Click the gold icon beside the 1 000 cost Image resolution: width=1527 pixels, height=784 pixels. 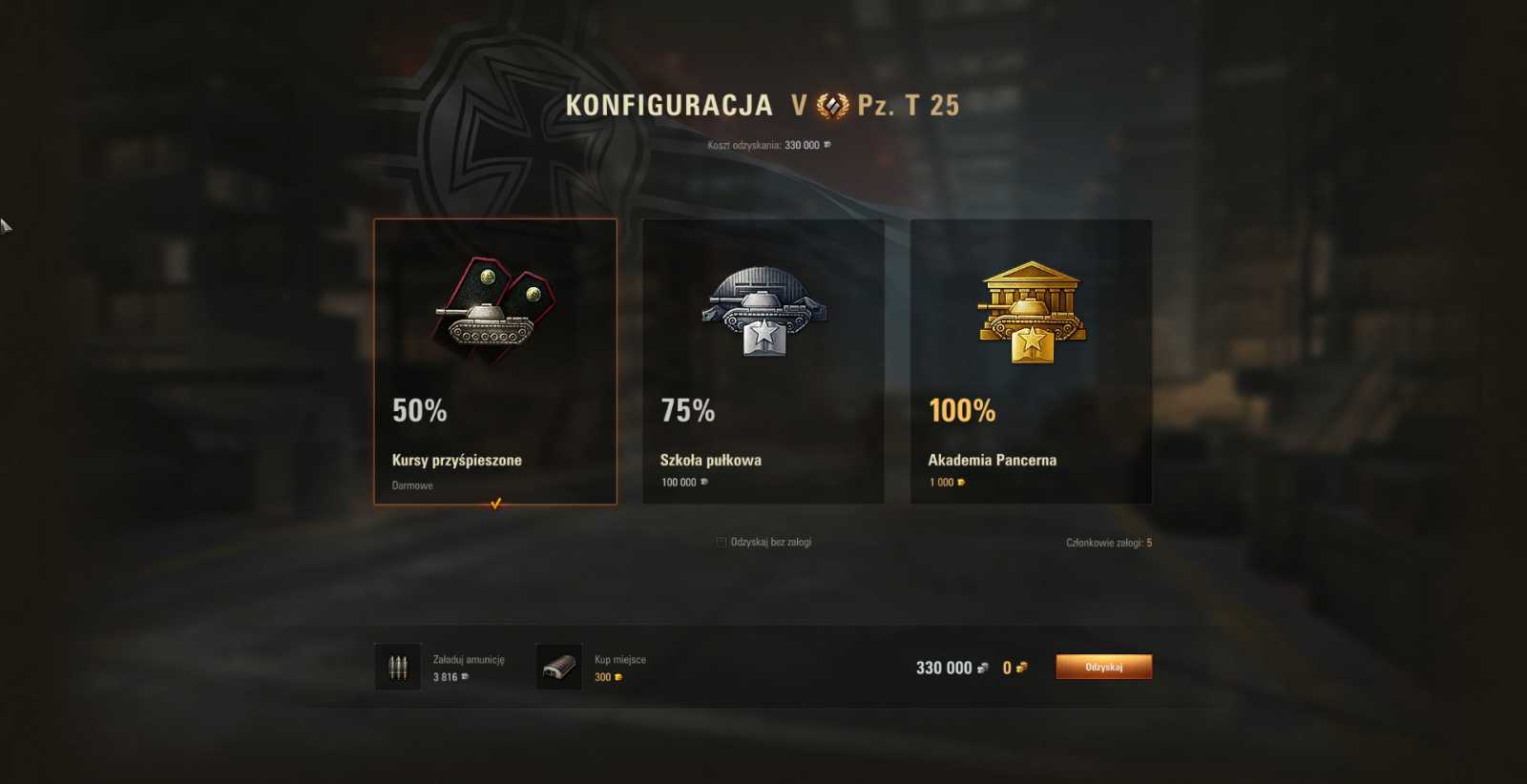[961, 482]
